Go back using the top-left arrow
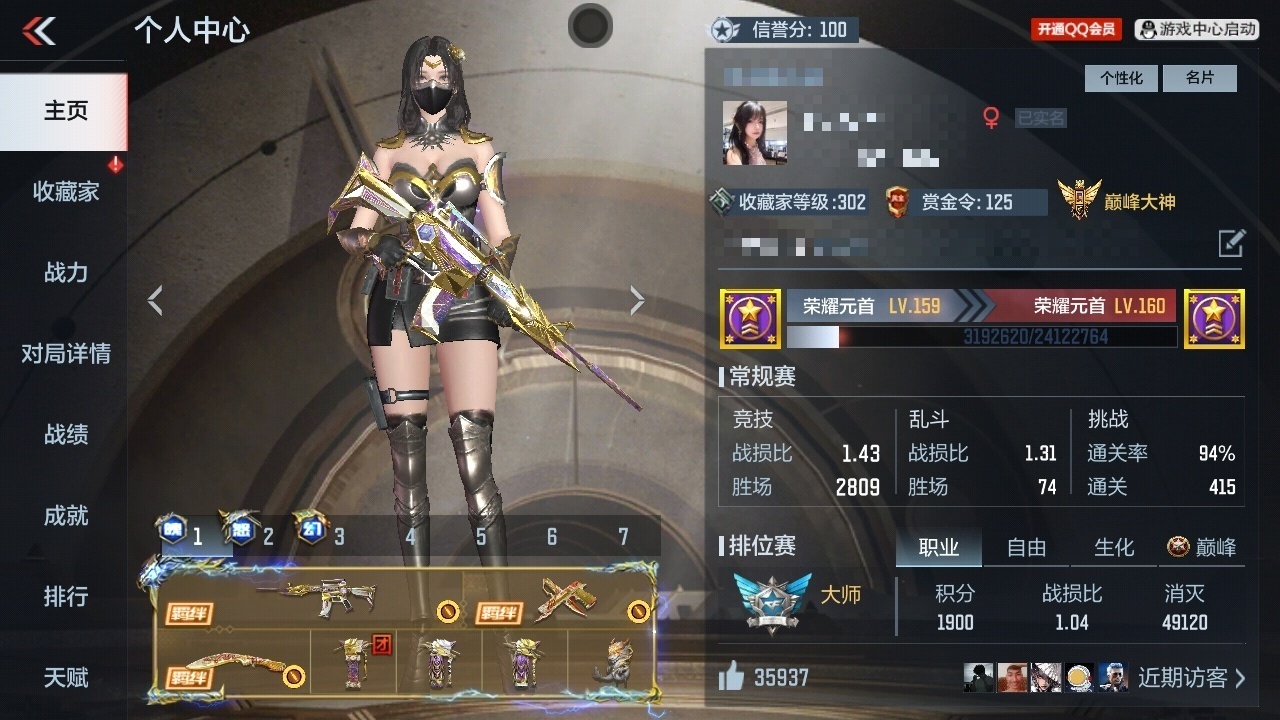Screen dimensions: 1280x720 click(x=39, y=31)
